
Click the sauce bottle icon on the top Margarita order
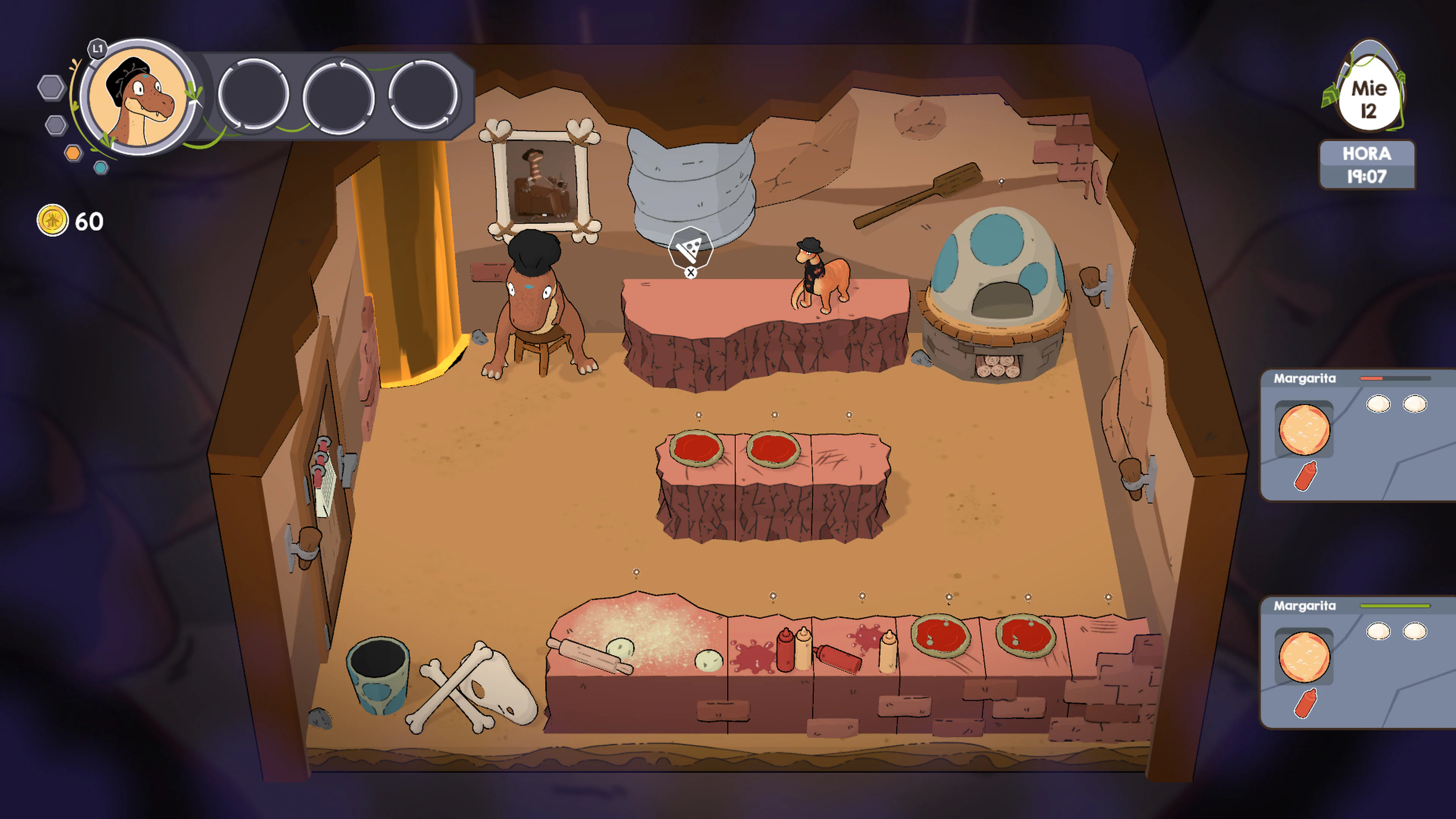(1306, 475)
